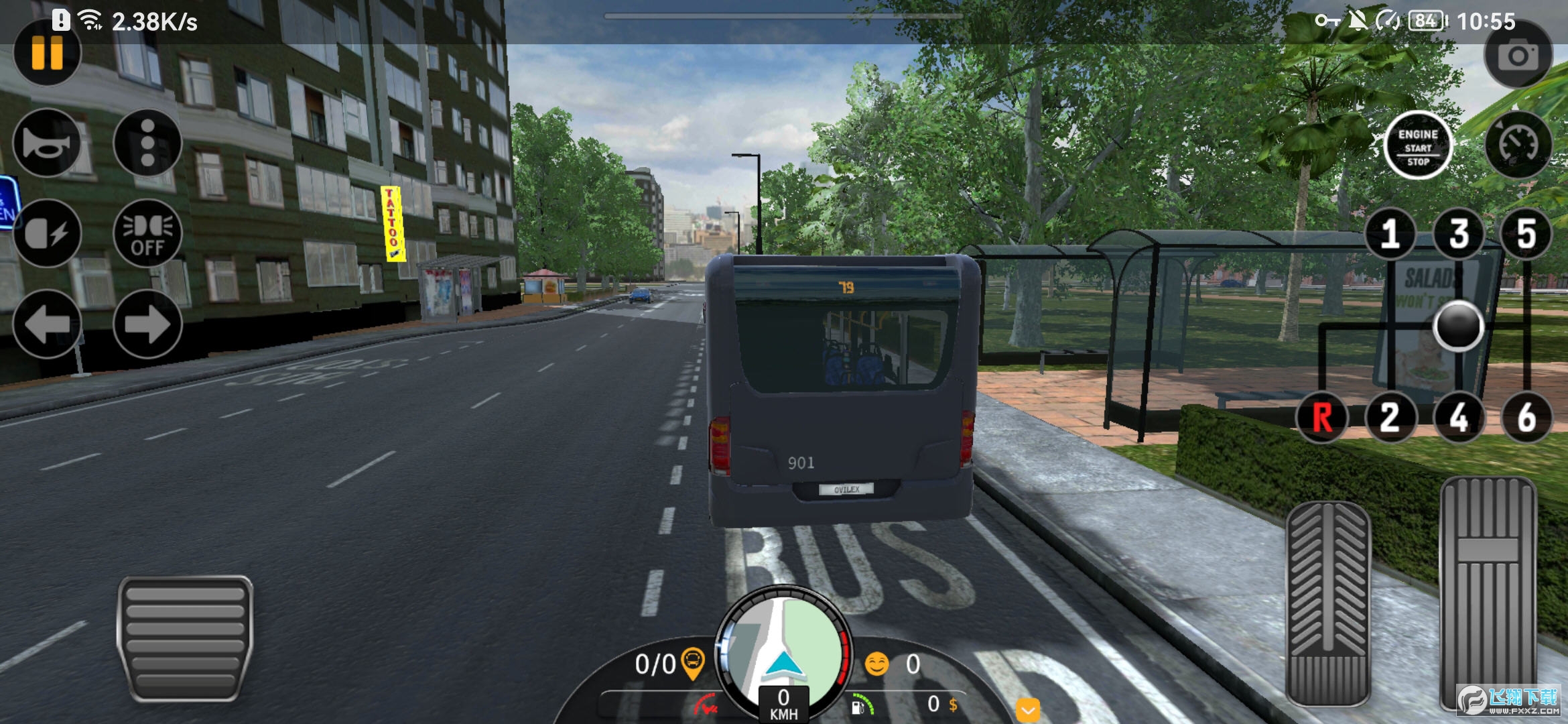Pause the game with the orange pause button

pyautogui.click(x=47, y=52)
